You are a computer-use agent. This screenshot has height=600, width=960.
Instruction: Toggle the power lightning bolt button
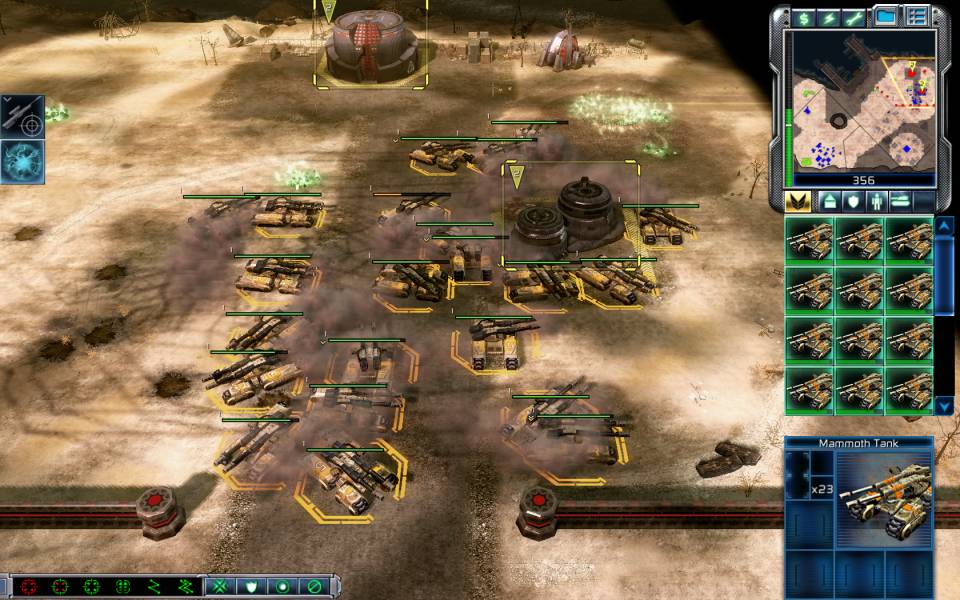pyautogui.click(x=829, y=17)
